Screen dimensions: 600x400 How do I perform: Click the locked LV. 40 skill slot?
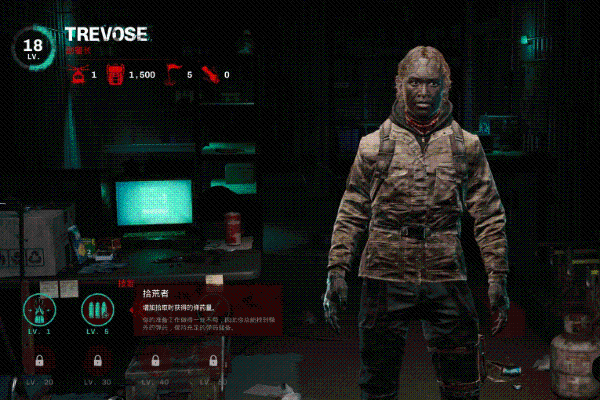[x=155, y=360]
